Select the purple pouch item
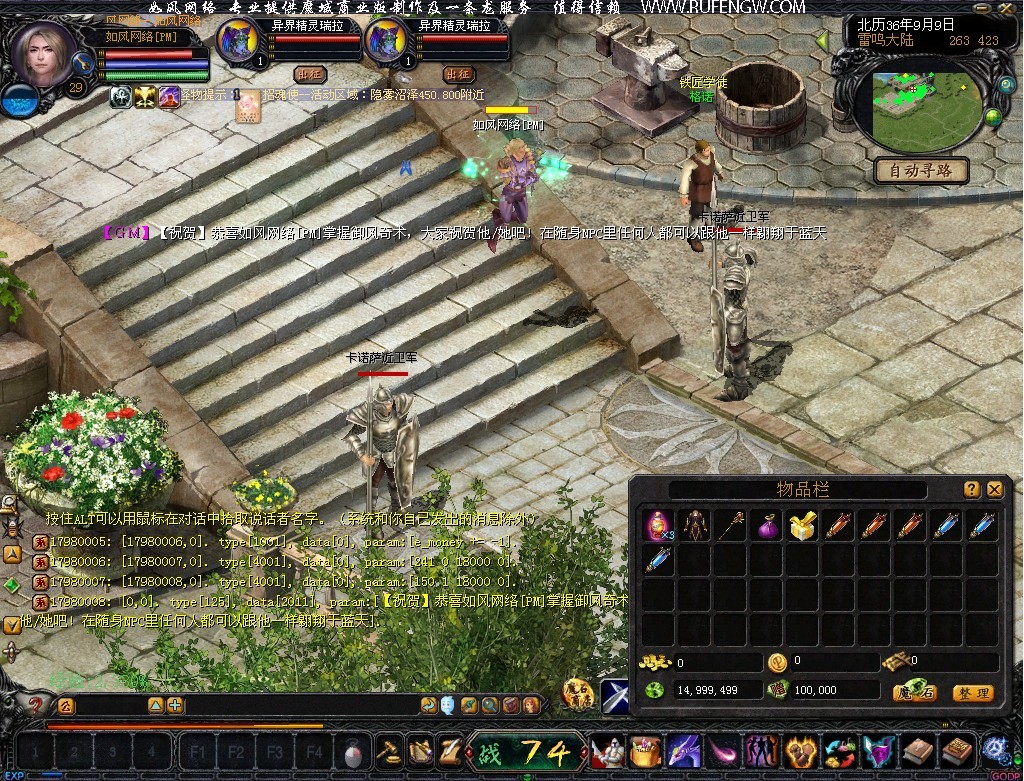Screen dimensions: 1024x781 [x=767, y=526]
